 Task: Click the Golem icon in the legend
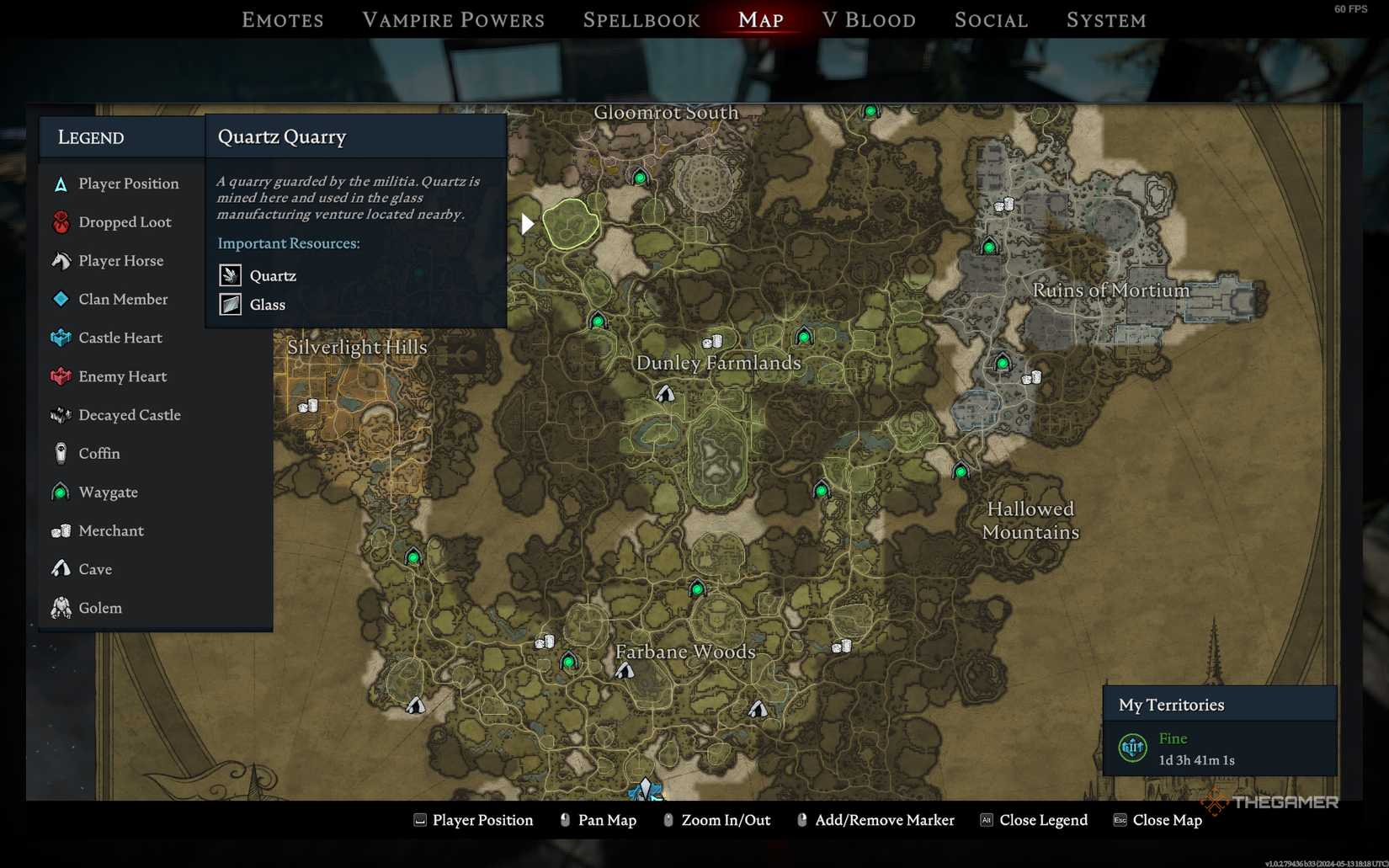(x=60, y=608)
